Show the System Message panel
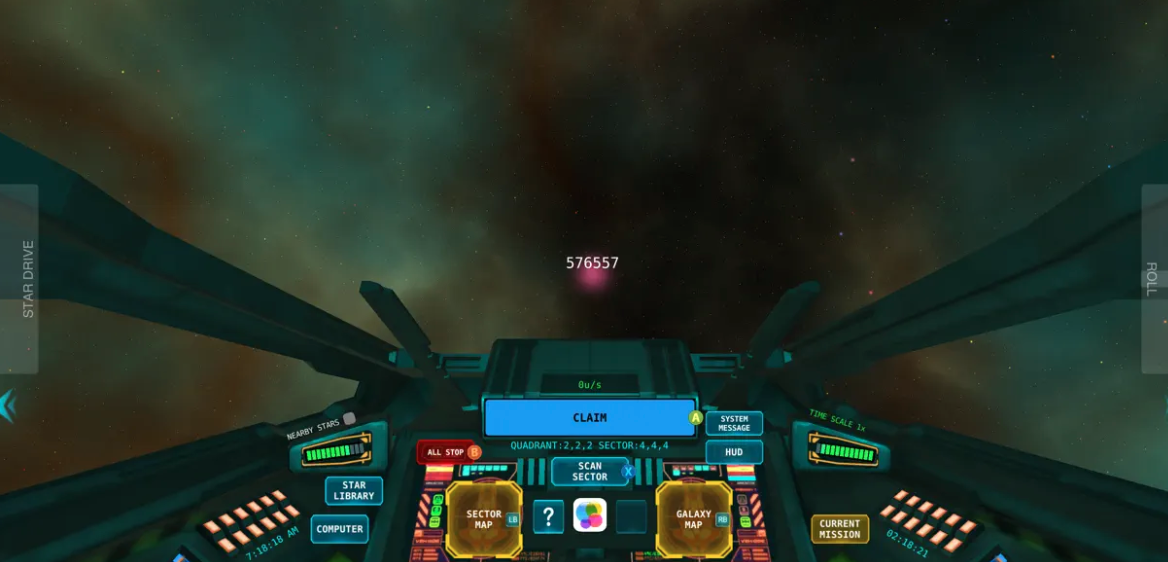 coord(734,424)
